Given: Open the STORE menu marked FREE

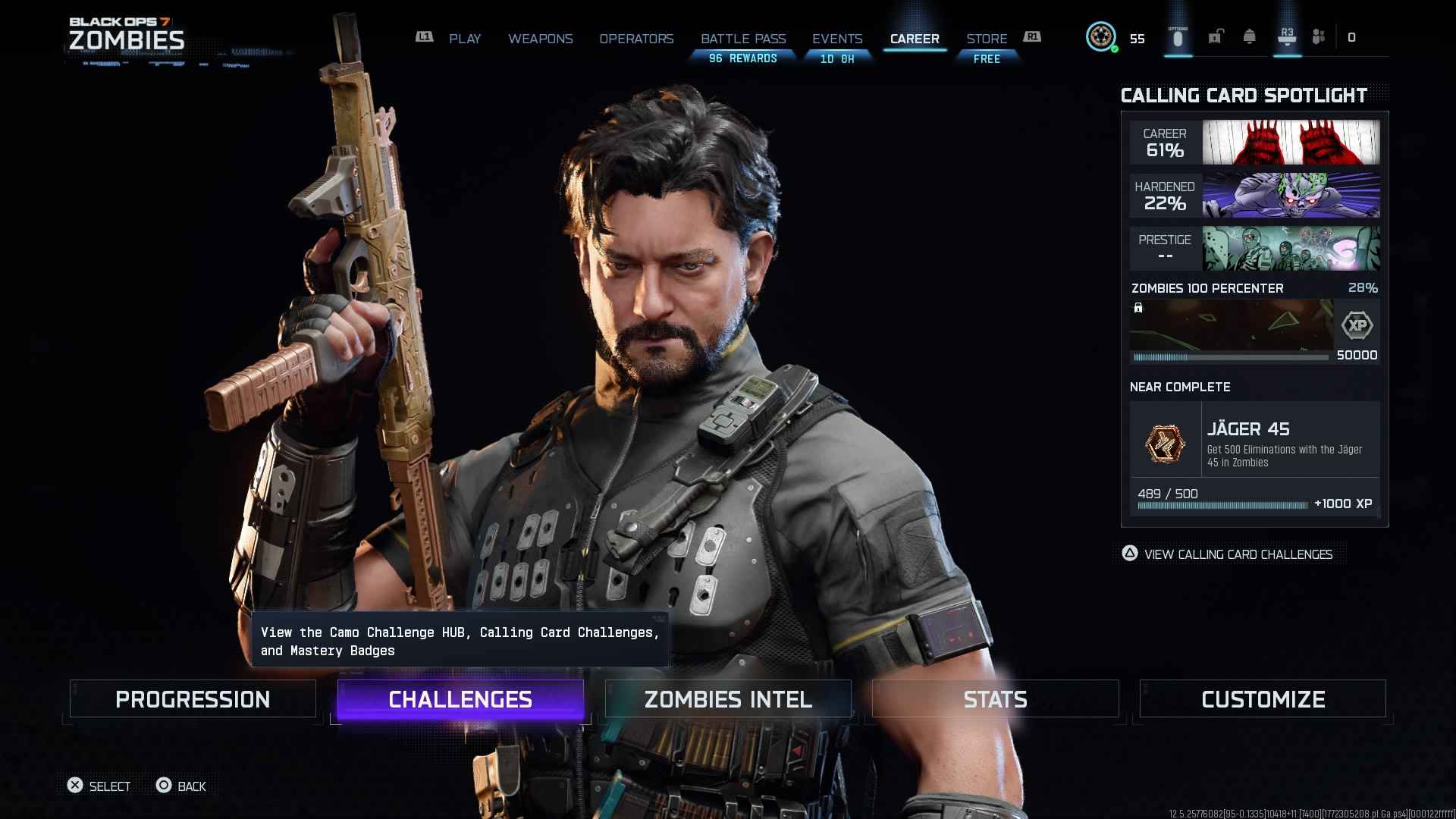Looking at the screenshot, I should (986, 38).
